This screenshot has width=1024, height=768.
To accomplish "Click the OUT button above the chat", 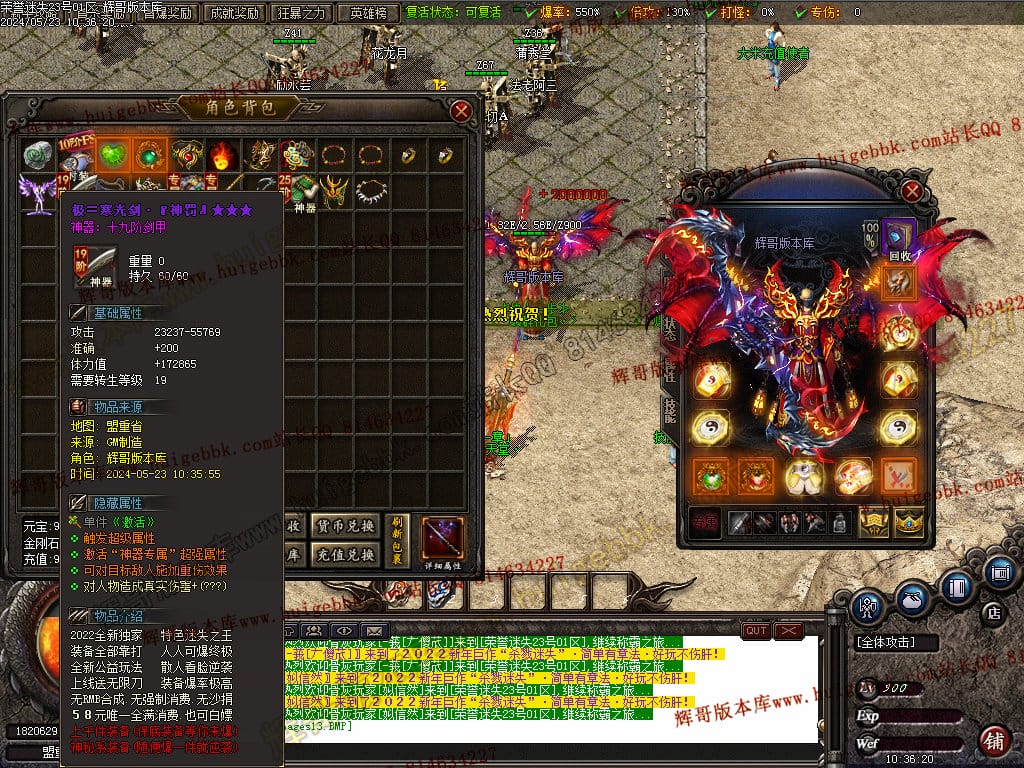I will (756, 631).
